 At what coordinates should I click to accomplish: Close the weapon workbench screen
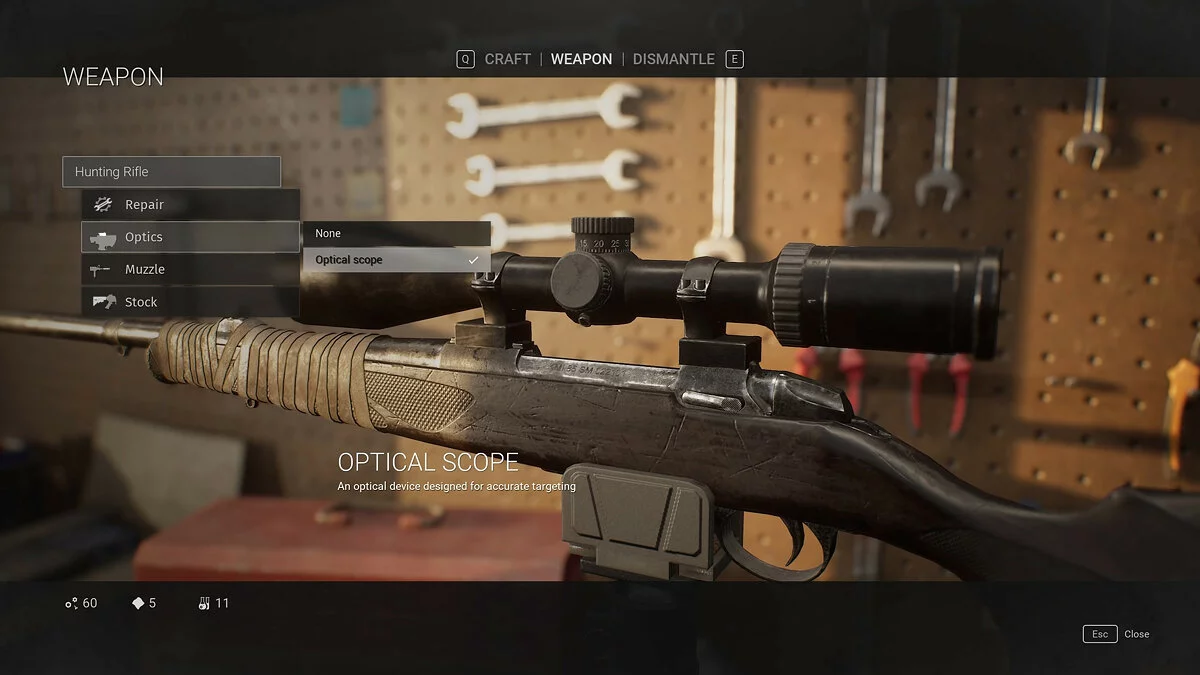click(x=1116, y=634)
